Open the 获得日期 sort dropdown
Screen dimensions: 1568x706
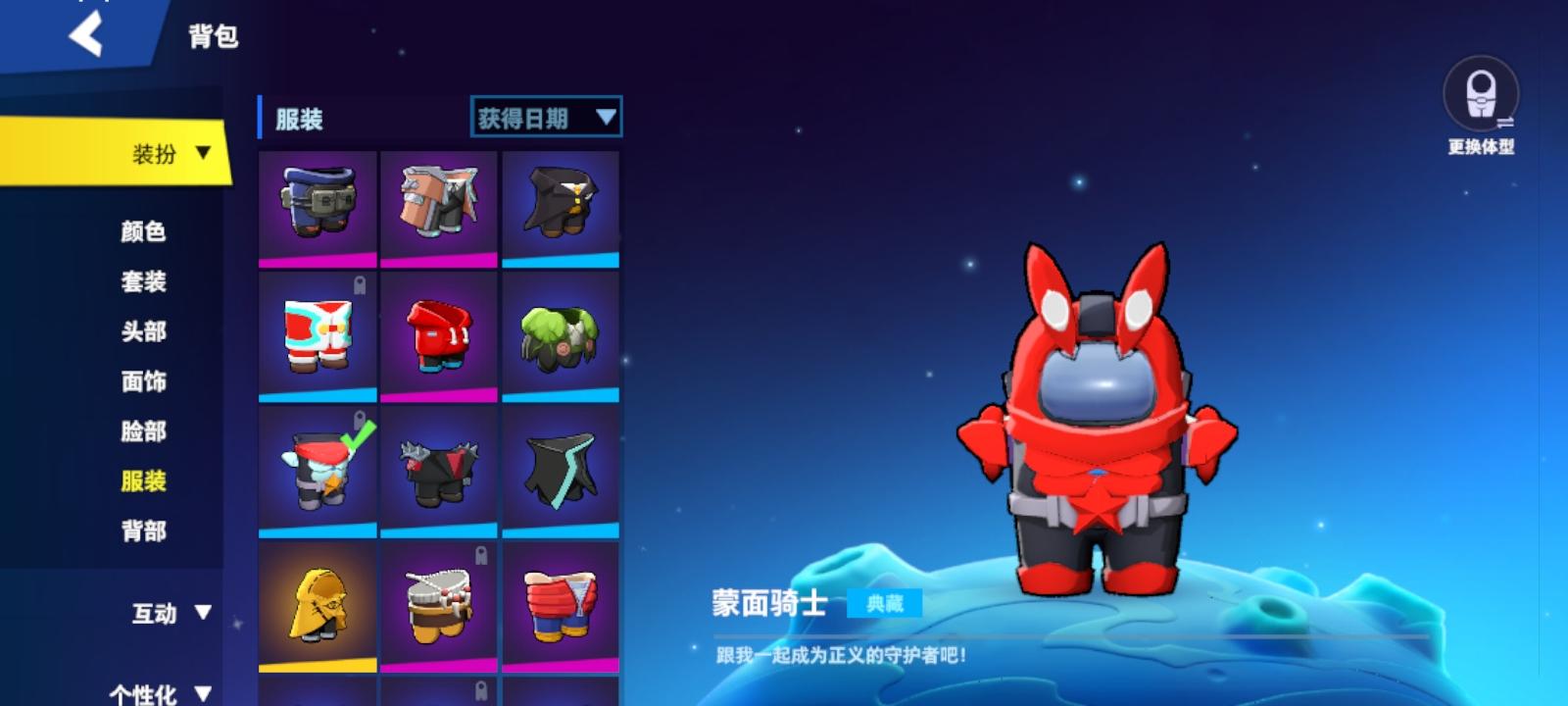click(x=545, y=116)
